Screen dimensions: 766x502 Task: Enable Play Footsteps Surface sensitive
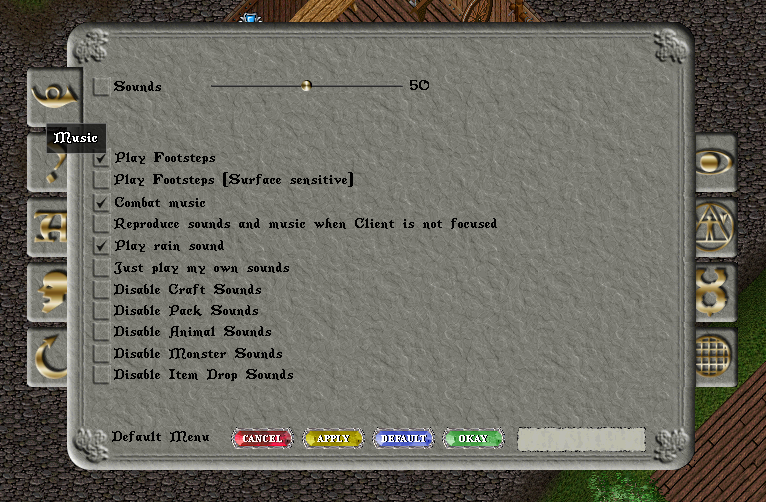101,180
